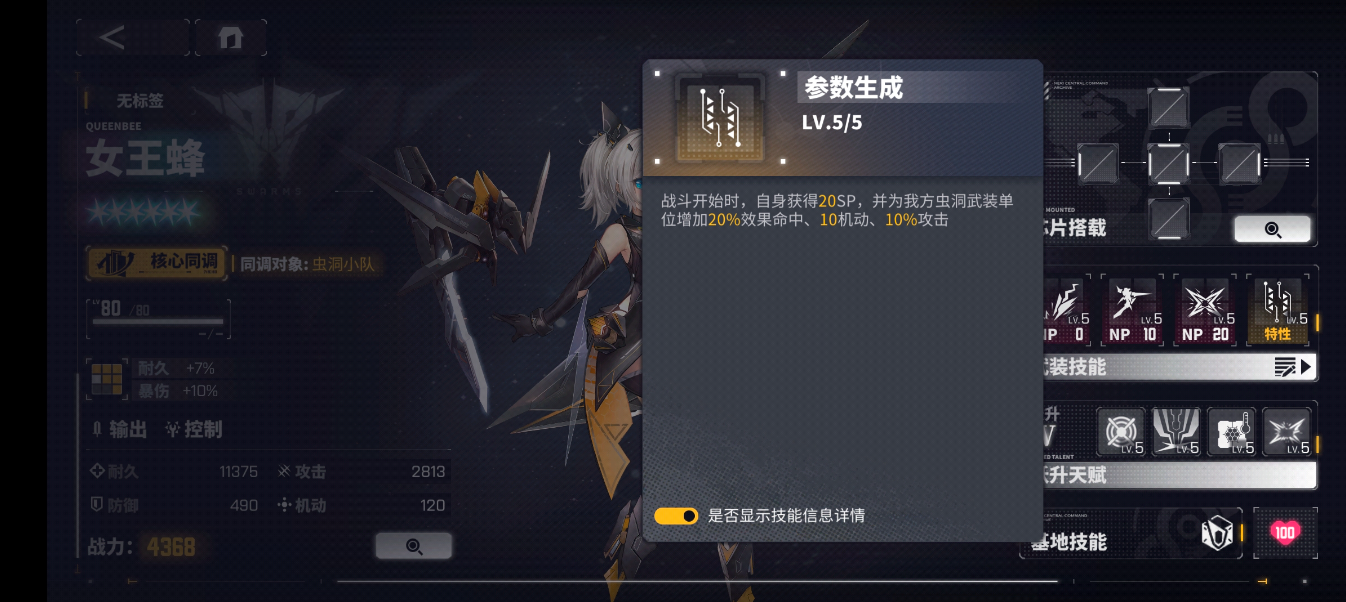
Task: Select the snowflake thermometer talent icon
Action: click(x=1231, y=431)
